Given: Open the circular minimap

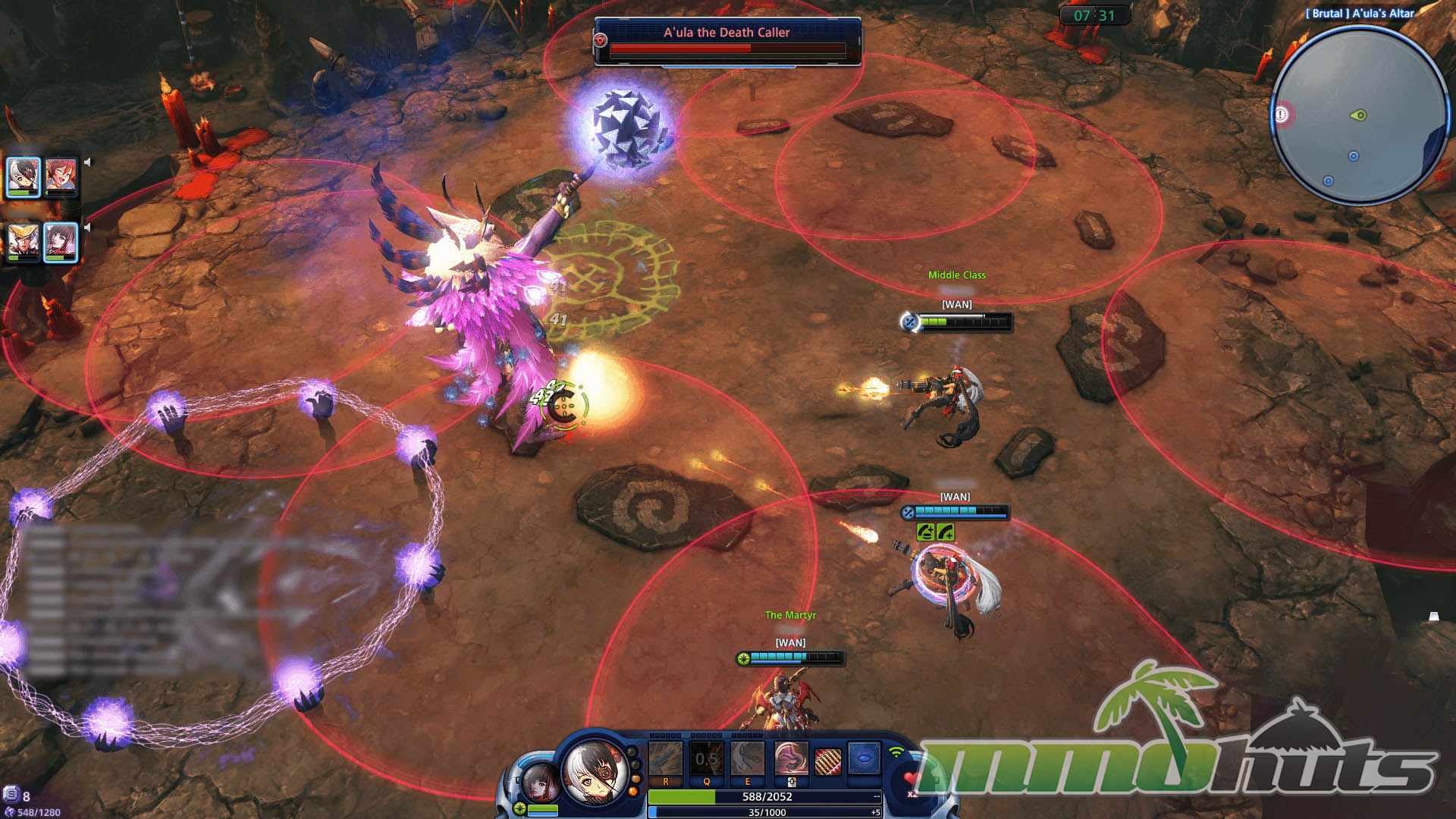Looking at the screenshot, I should [x=1359, y=115].
